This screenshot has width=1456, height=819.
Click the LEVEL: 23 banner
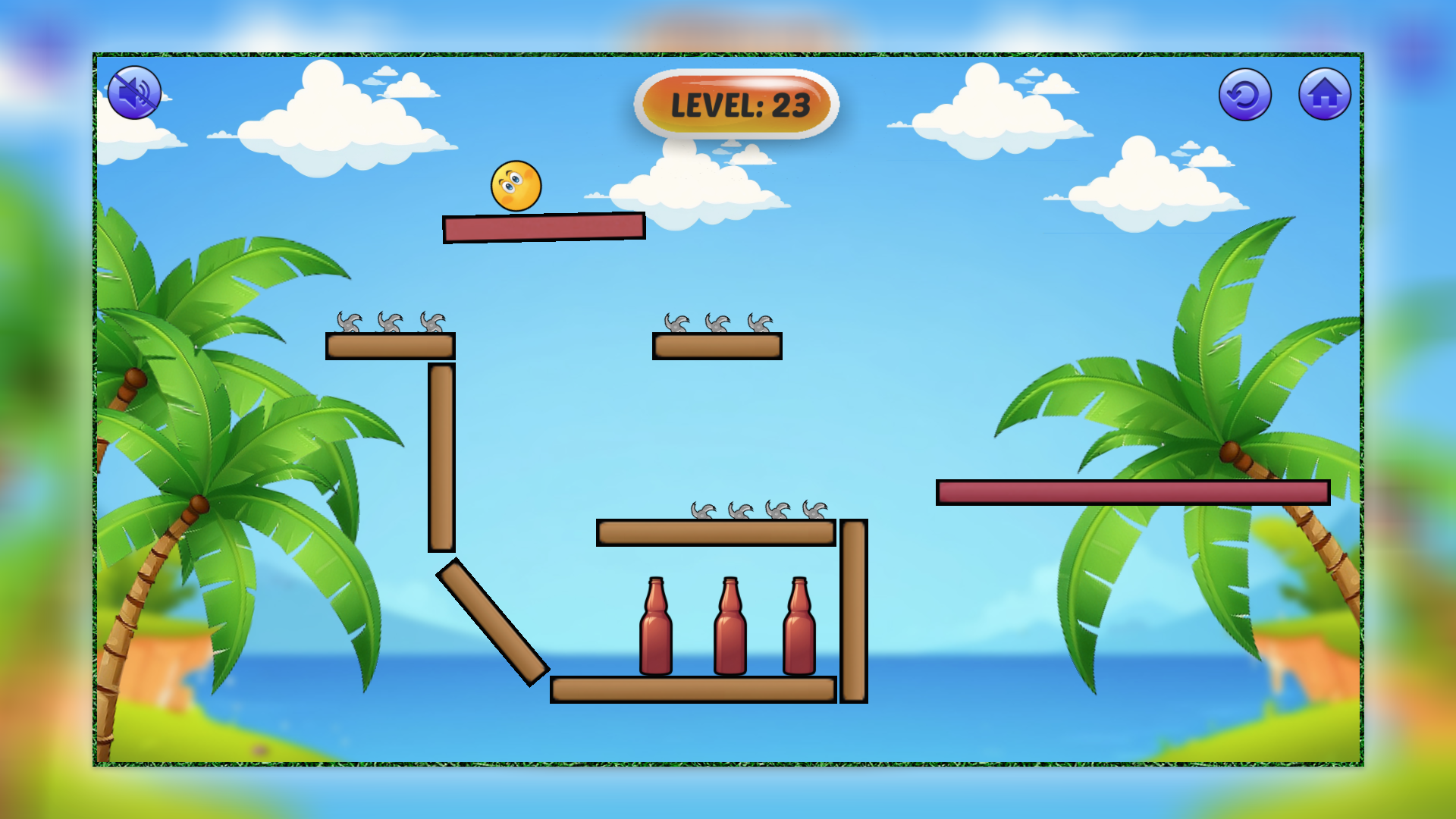tap(734, 104)
